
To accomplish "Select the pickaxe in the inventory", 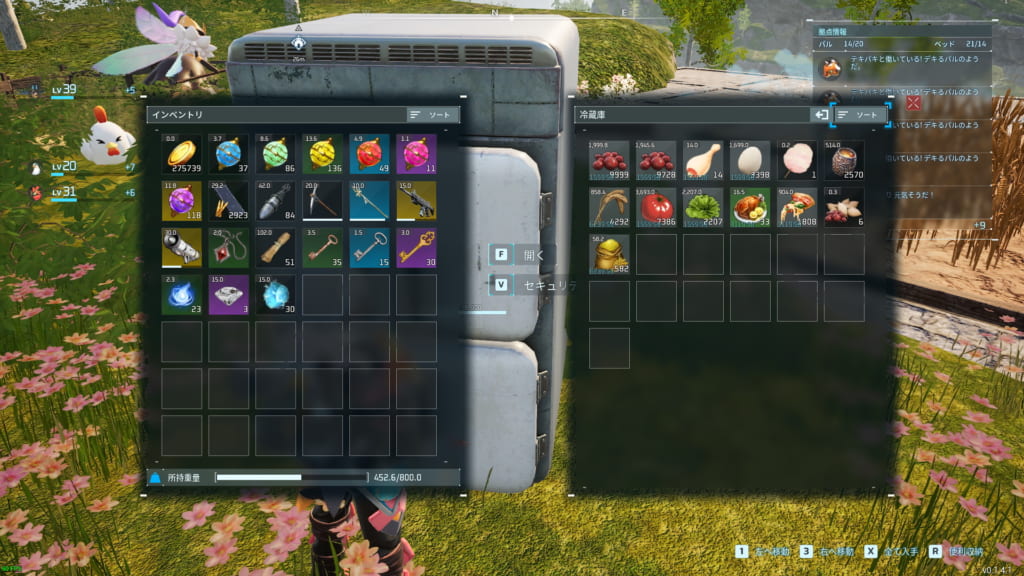I will pos(322,201).
